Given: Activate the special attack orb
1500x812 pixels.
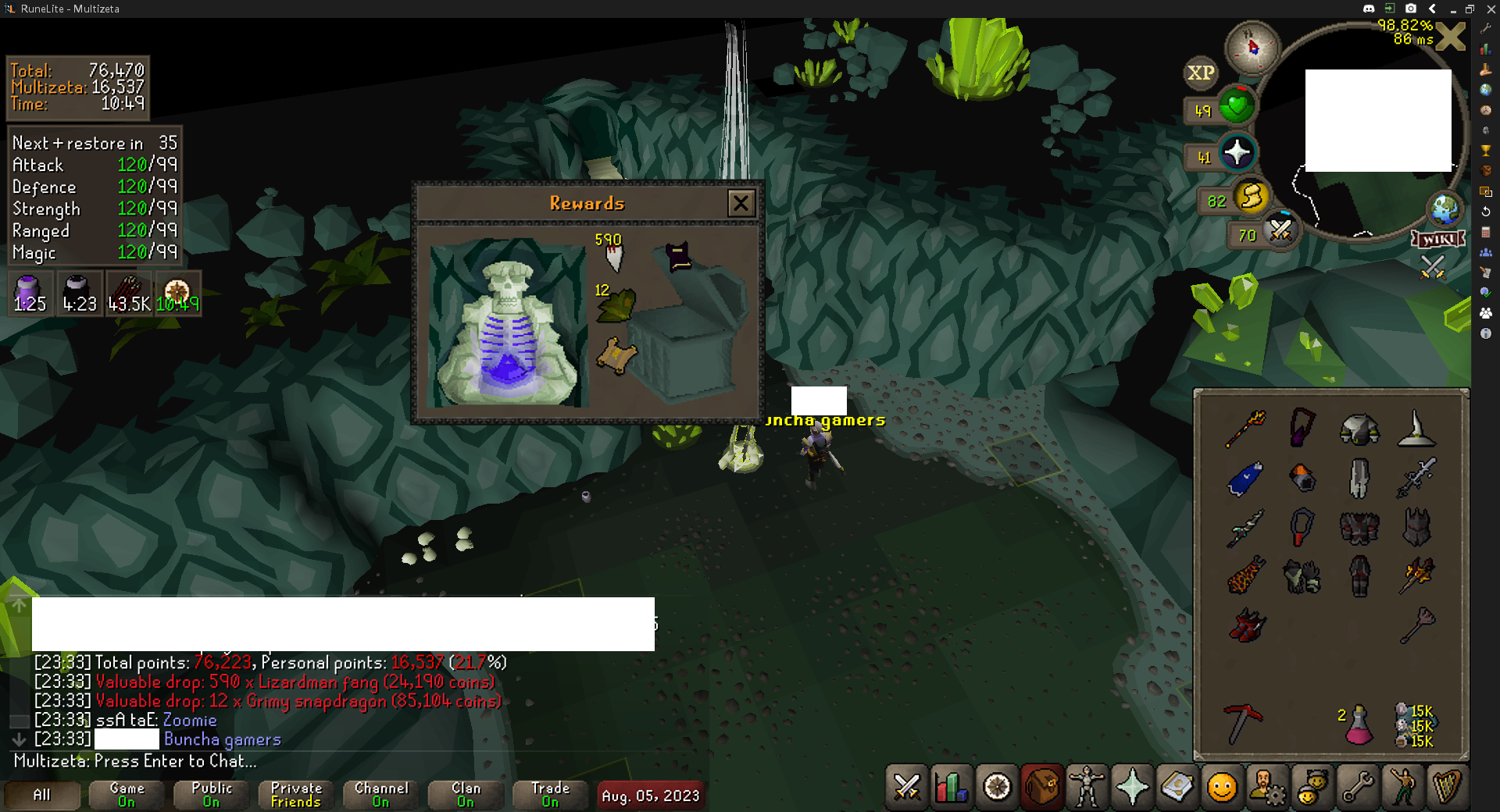Looking at the screenshot, I should pos(1280,230).
